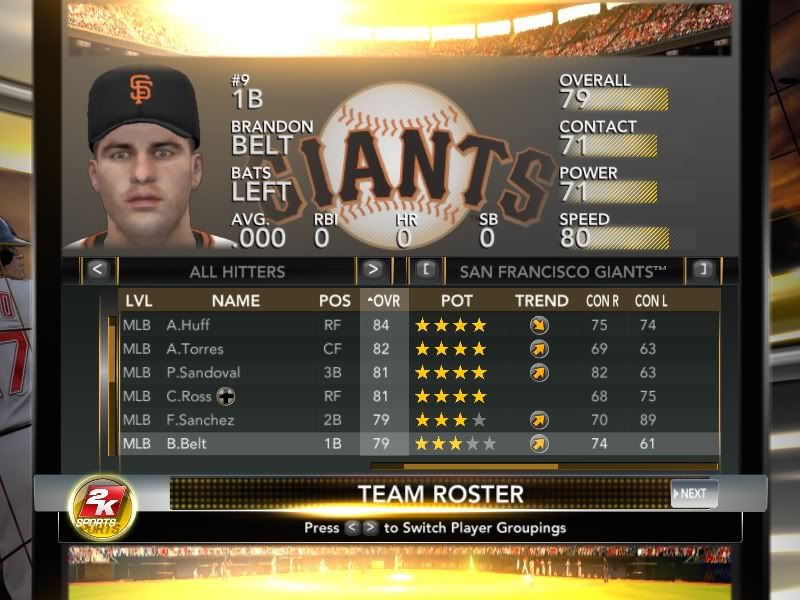800x600 pixels.
Task: Switch to the previous player grouping
Action: [97, 270]
